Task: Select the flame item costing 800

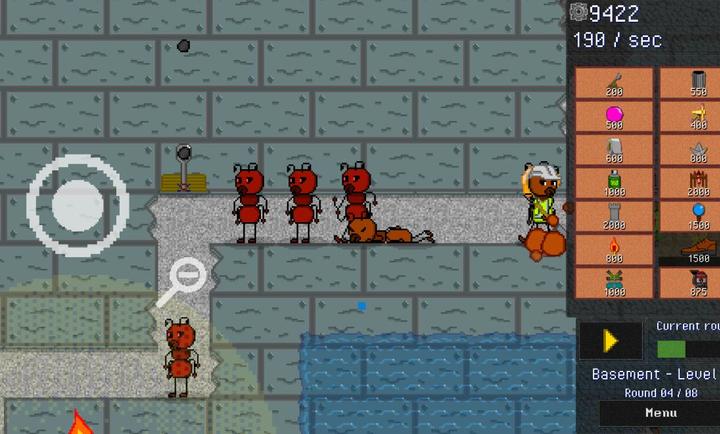Action: (614, 250)
